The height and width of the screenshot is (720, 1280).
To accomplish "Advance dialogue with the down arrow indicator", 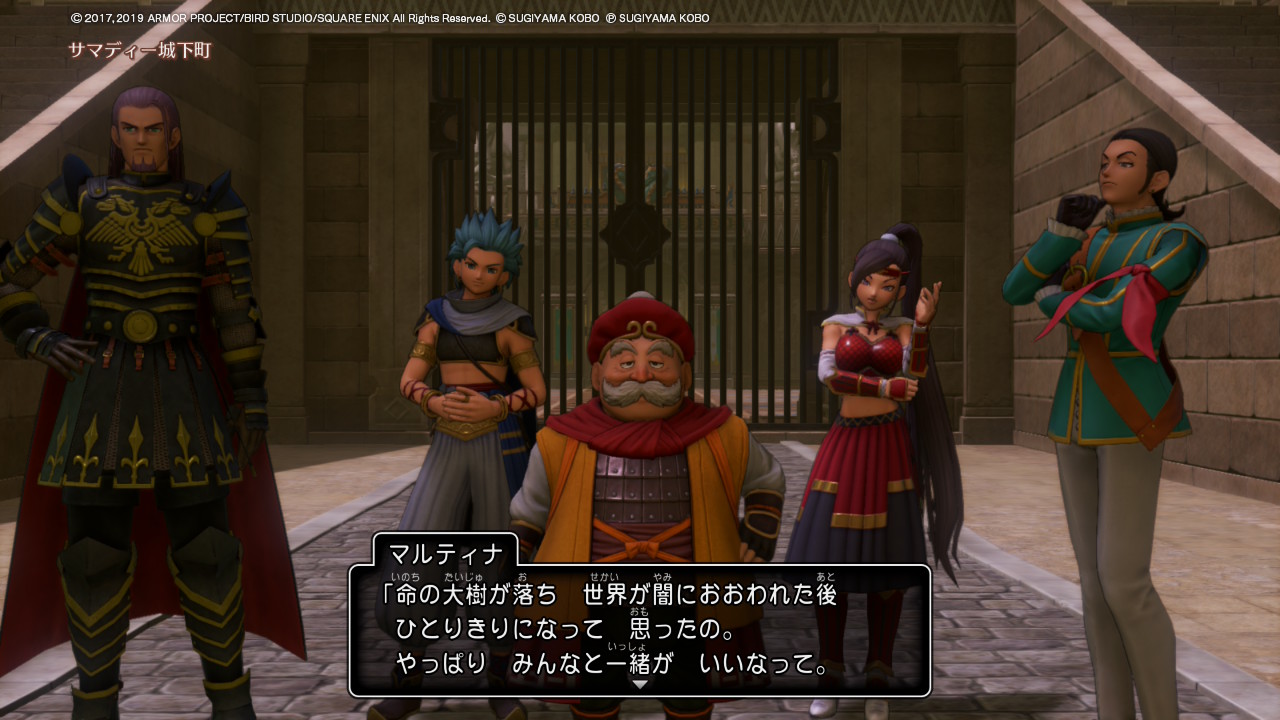I will click(x=640, y=684).
